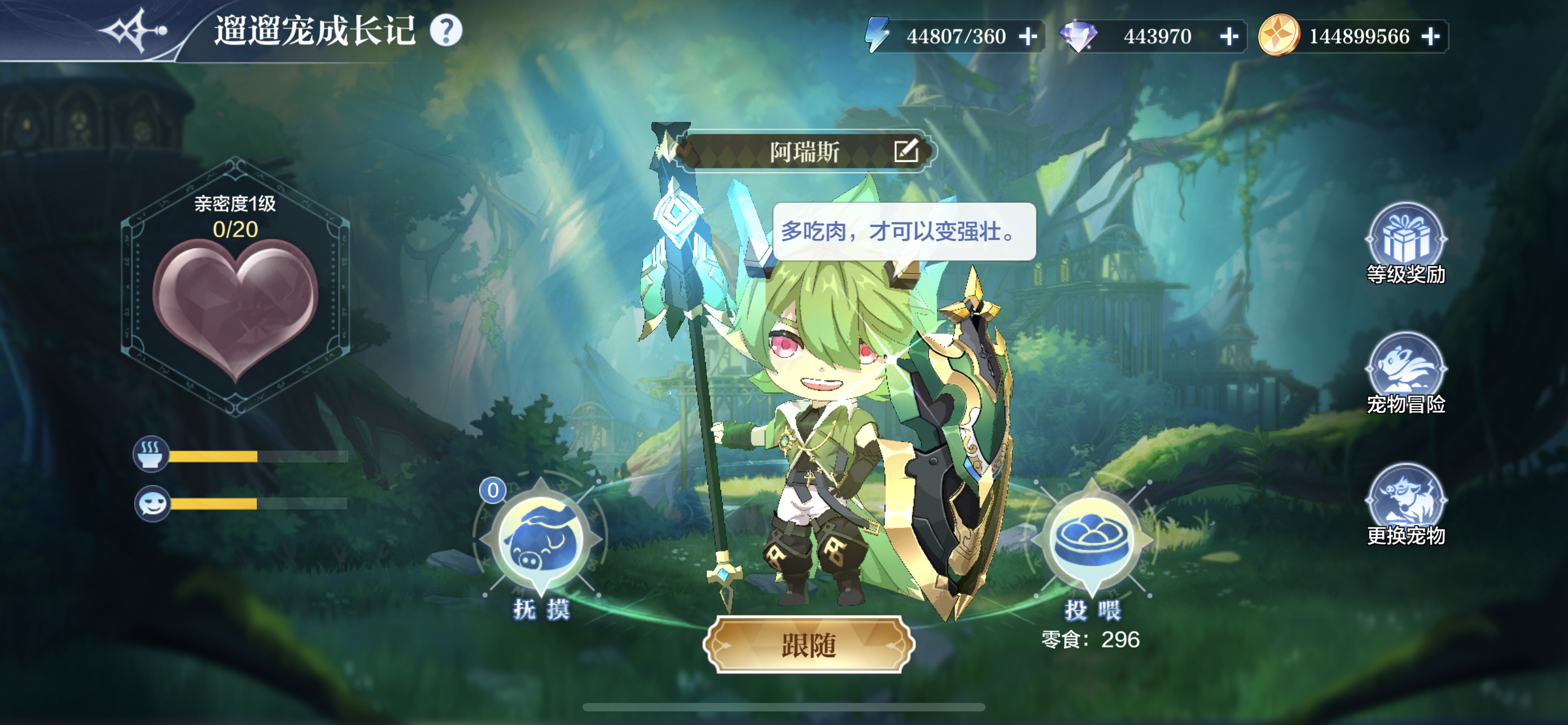Tap the 投喂 feeding button
Screen dimensions: 1568x725
coord(1092,540)
